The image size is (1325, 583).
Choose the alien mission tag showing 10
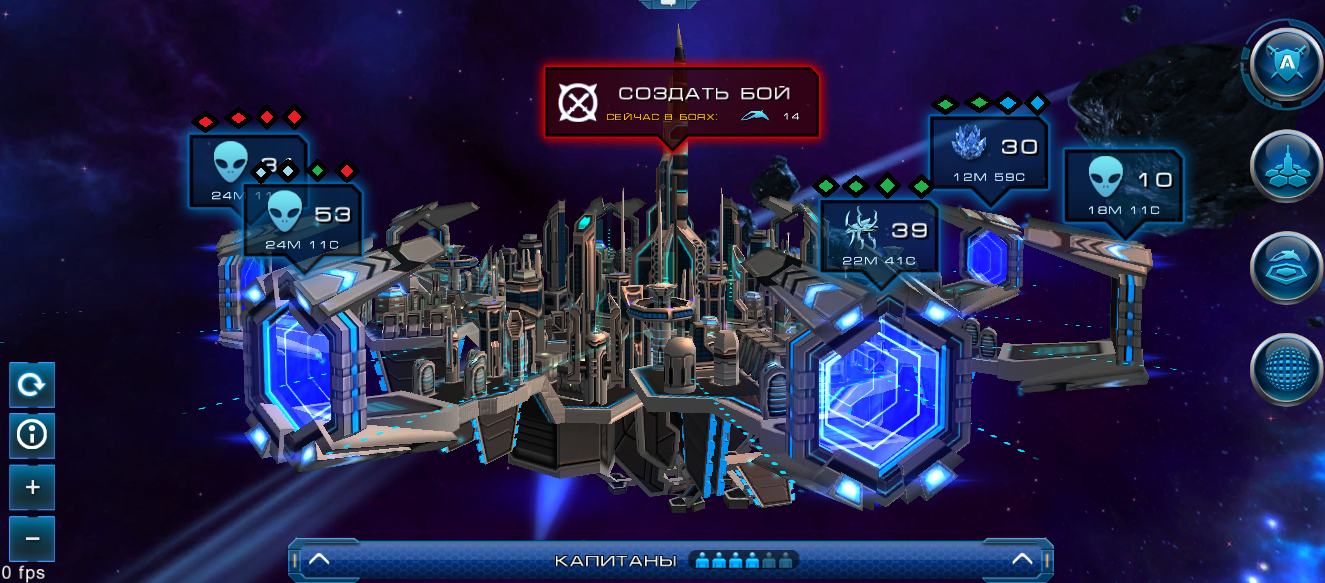pyautogui.click(x=1123, y=185)
